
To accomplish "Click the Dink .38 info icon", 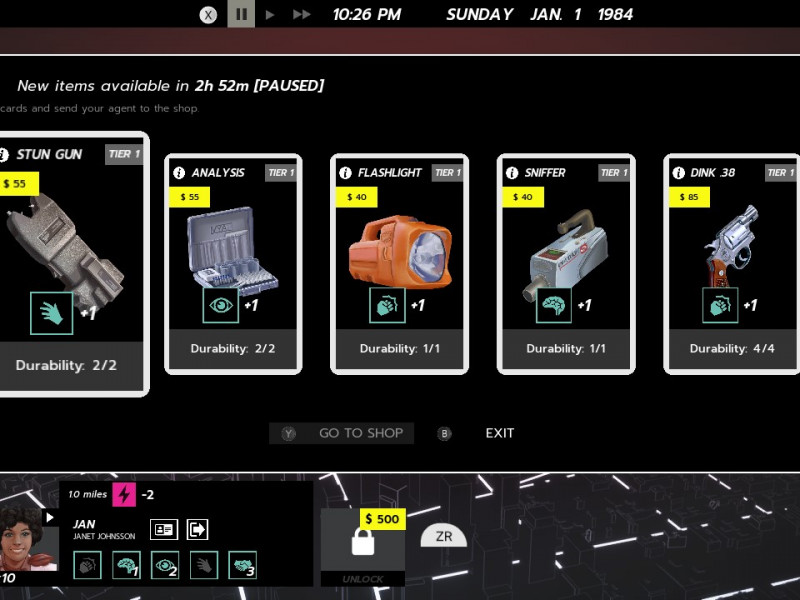I will (679, 173).
